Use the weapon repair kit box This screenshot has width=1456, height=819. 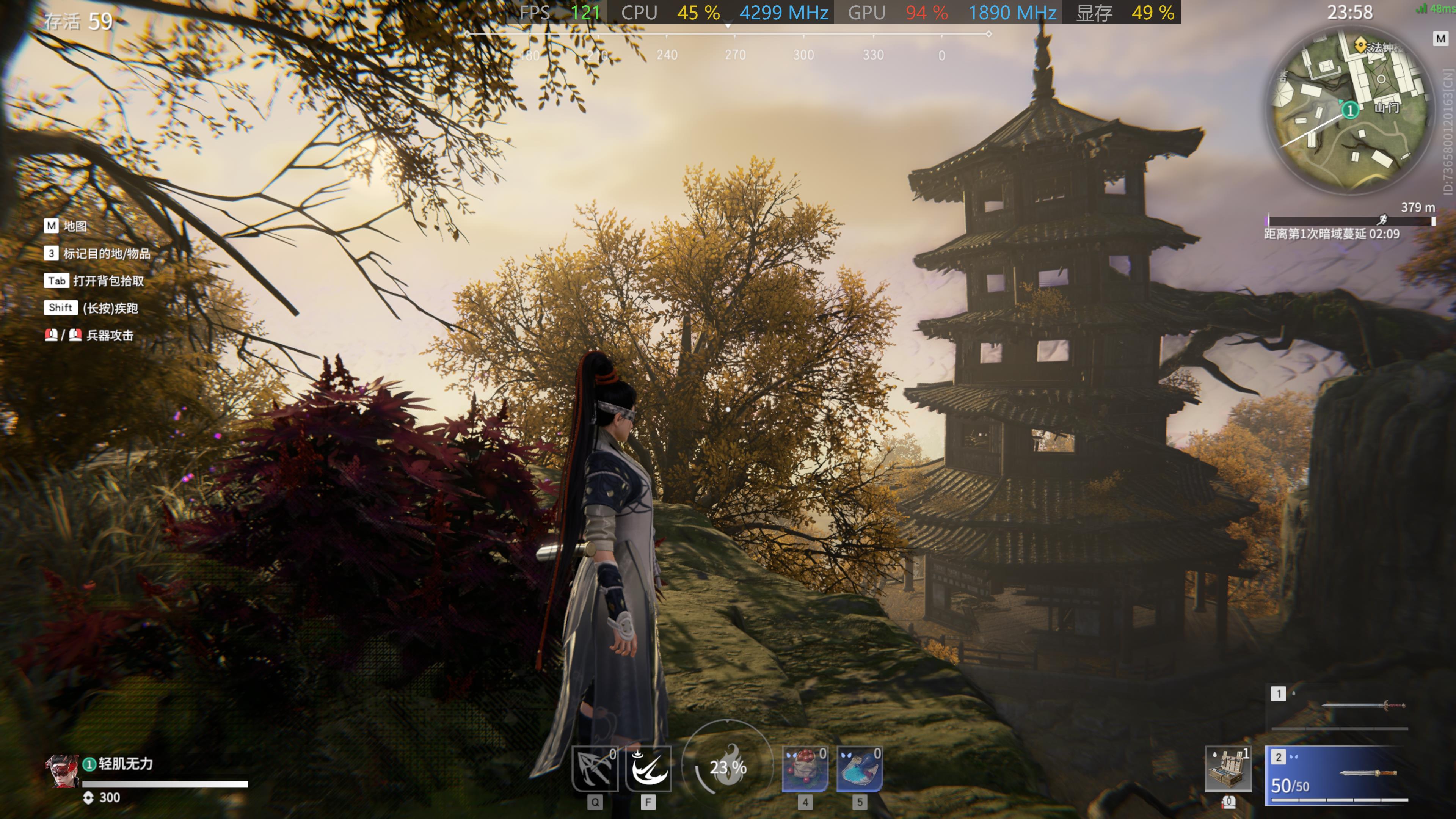click(1228, 768)
